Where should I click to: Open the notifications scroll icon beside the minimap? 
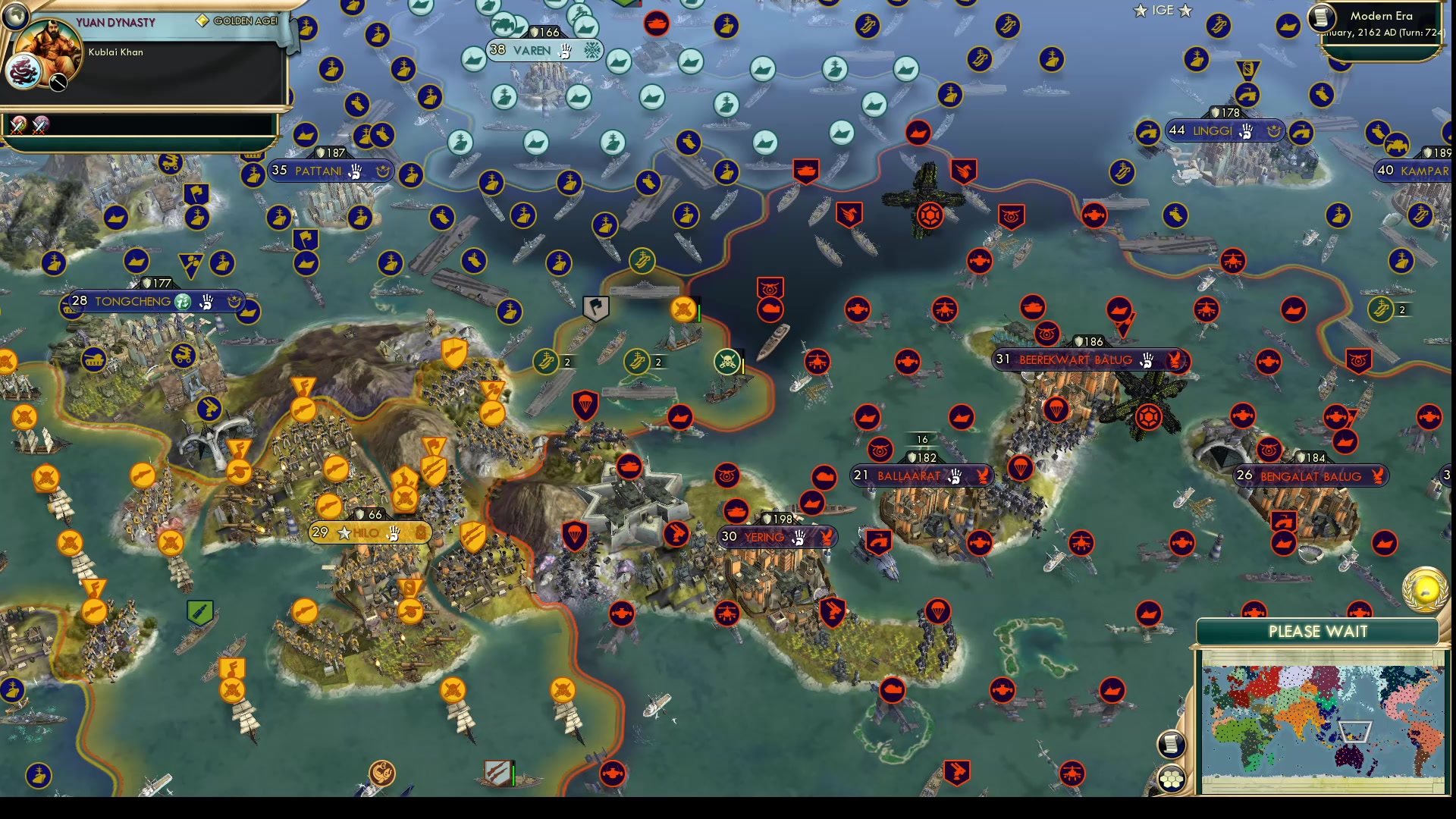1172,744
